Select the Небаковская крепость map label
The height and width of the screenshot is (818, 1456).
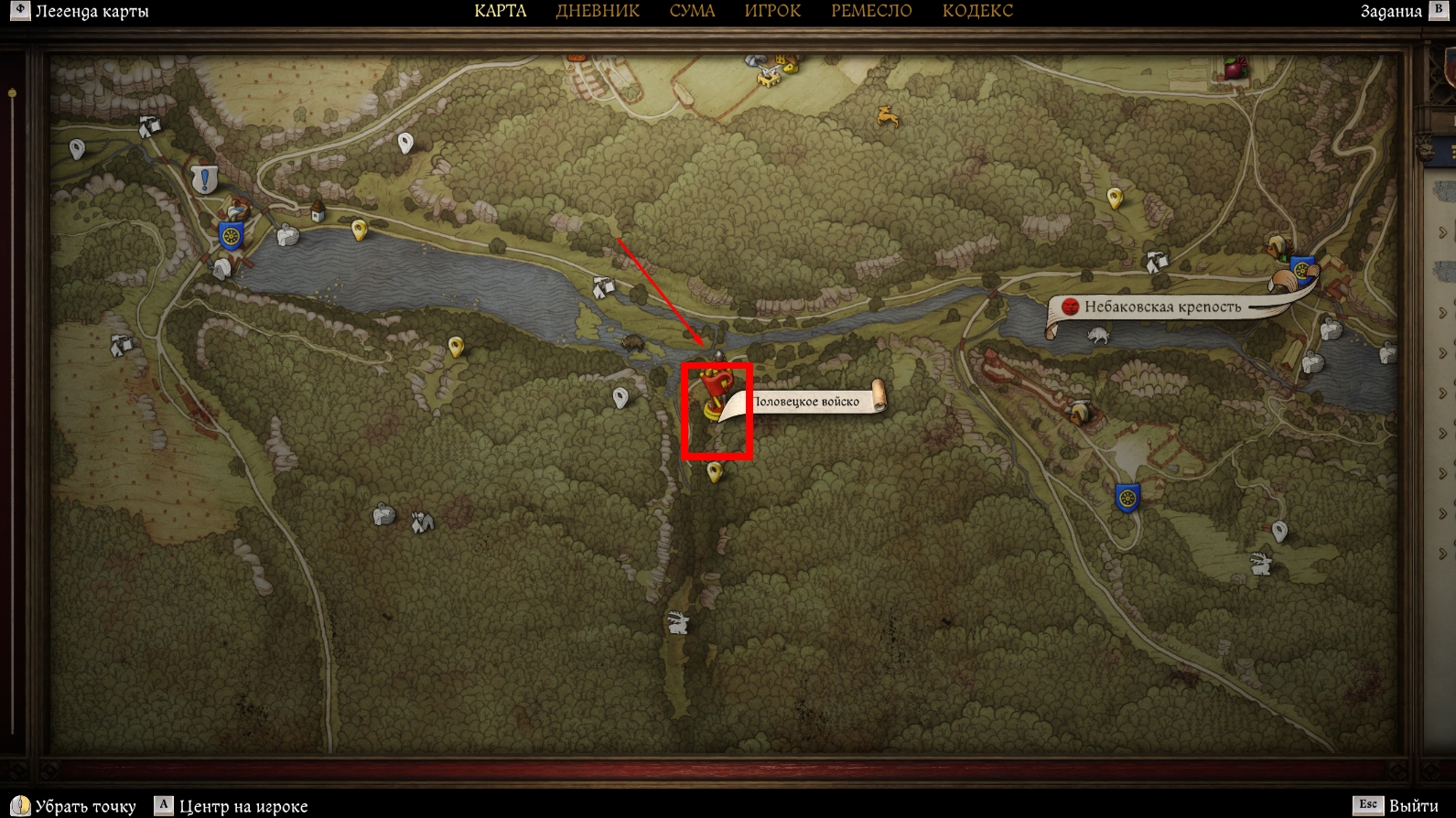[1162, 307]
